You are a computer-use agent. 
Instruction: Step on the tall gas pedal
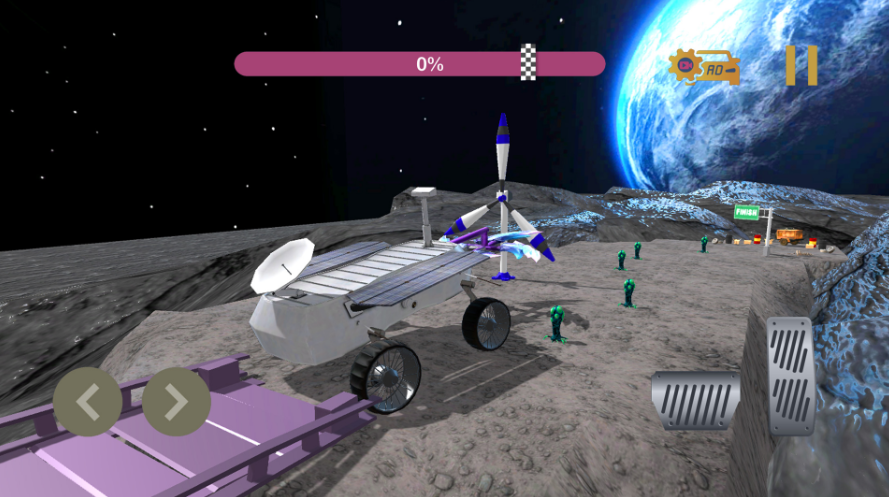pyautogui.click(x=790, y=375)
